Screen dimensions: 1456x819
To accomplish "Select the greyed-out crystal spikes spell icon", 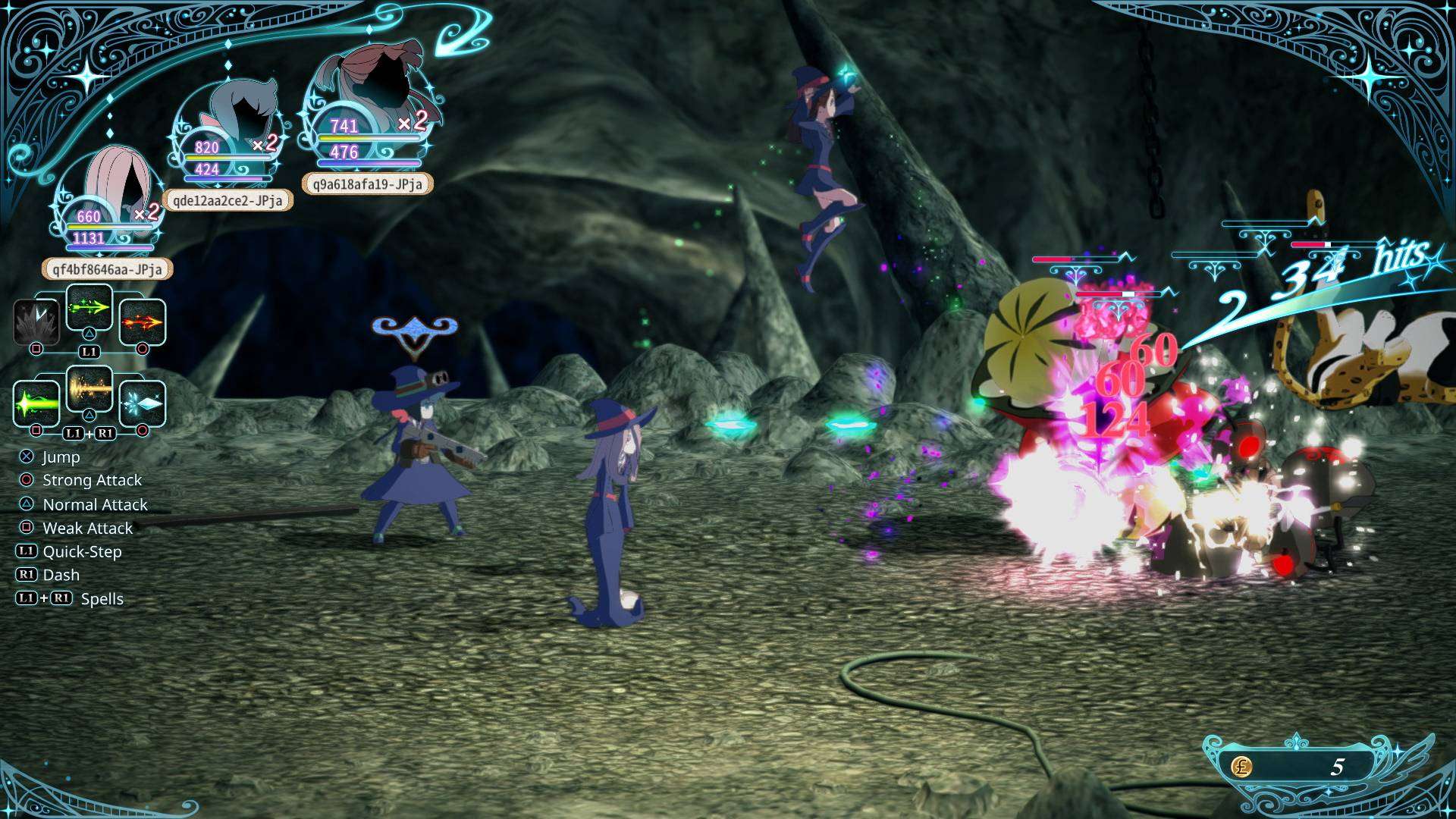I will [36, 322].
